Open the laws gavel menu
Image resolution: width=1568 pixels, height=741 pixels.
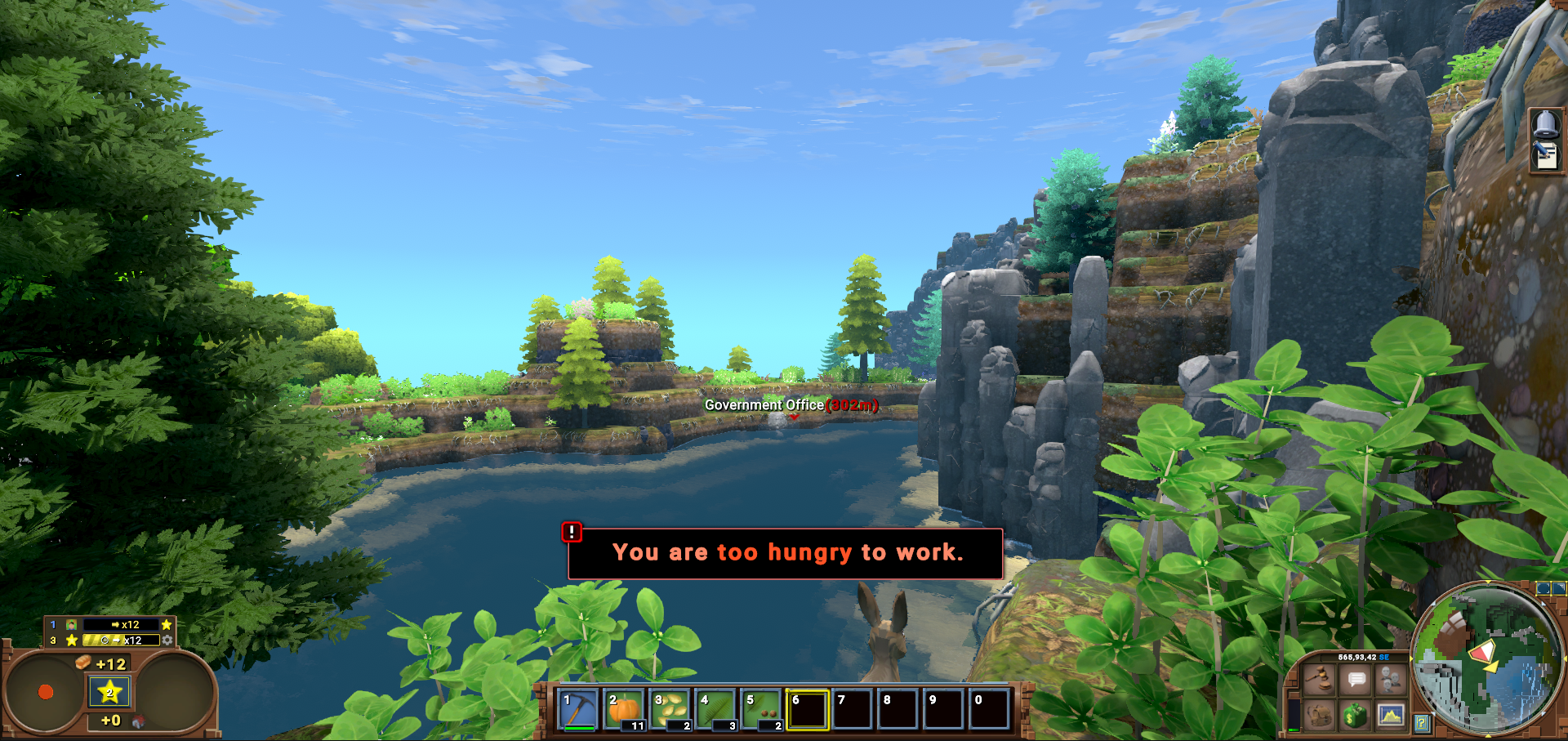coord(1319,680)
